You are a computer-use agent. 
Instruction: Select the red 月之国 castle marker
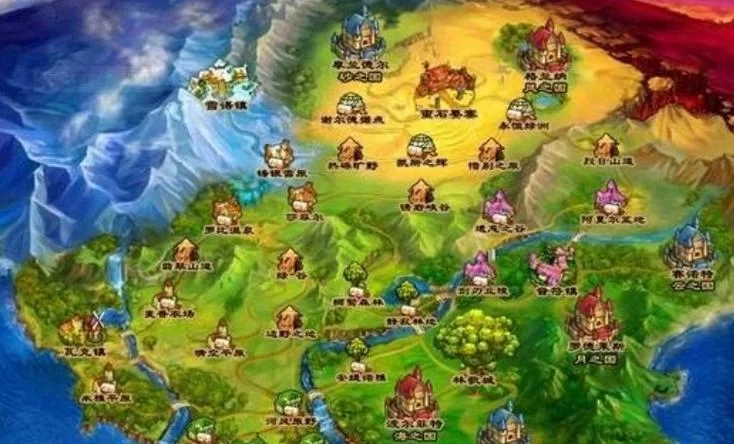tap(594, 313)
